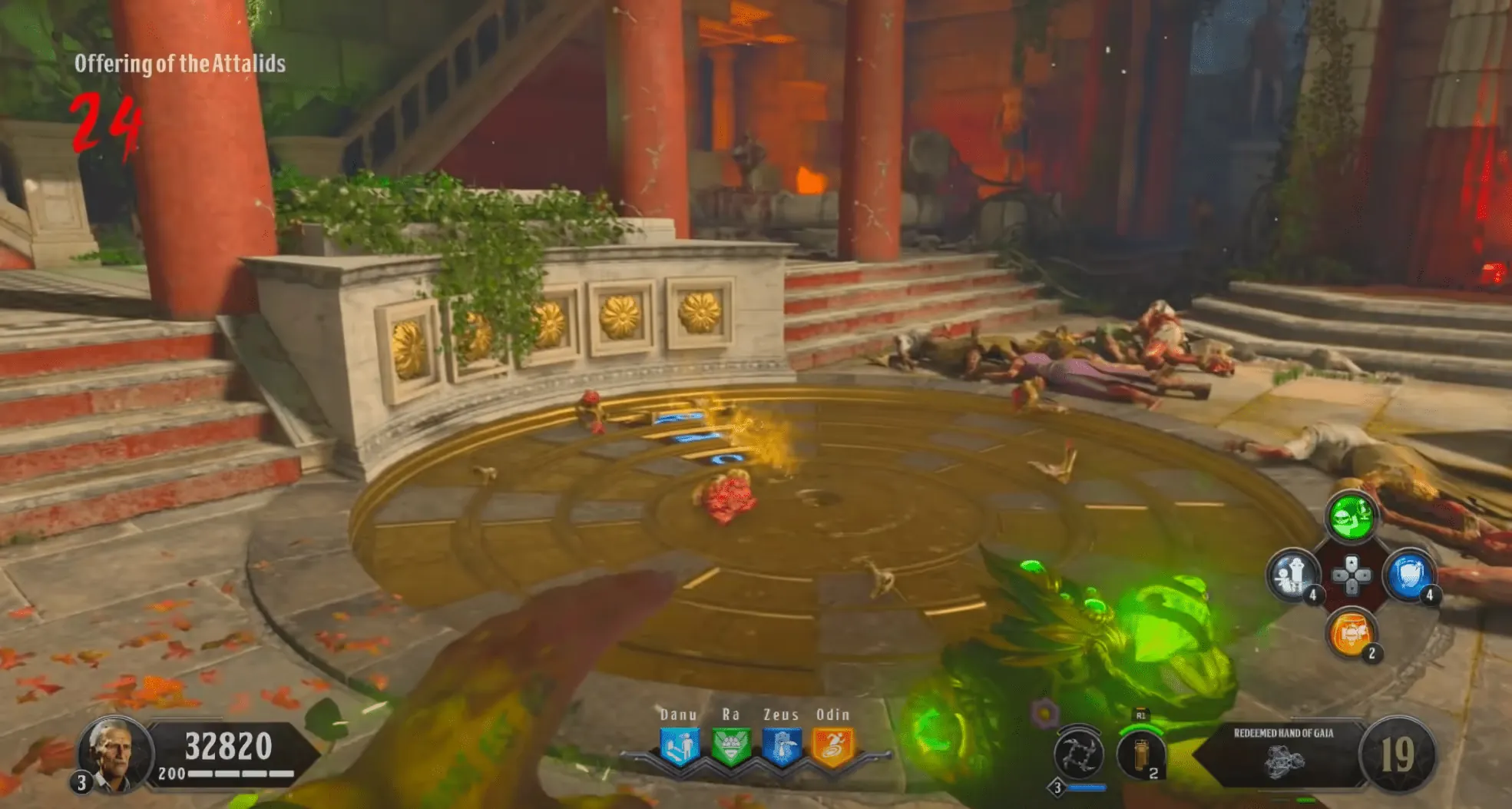Click the Redeemed Hand of Gaia weapon panel
This screenshot has height=809, width=1512.
tap(1283, 754)
